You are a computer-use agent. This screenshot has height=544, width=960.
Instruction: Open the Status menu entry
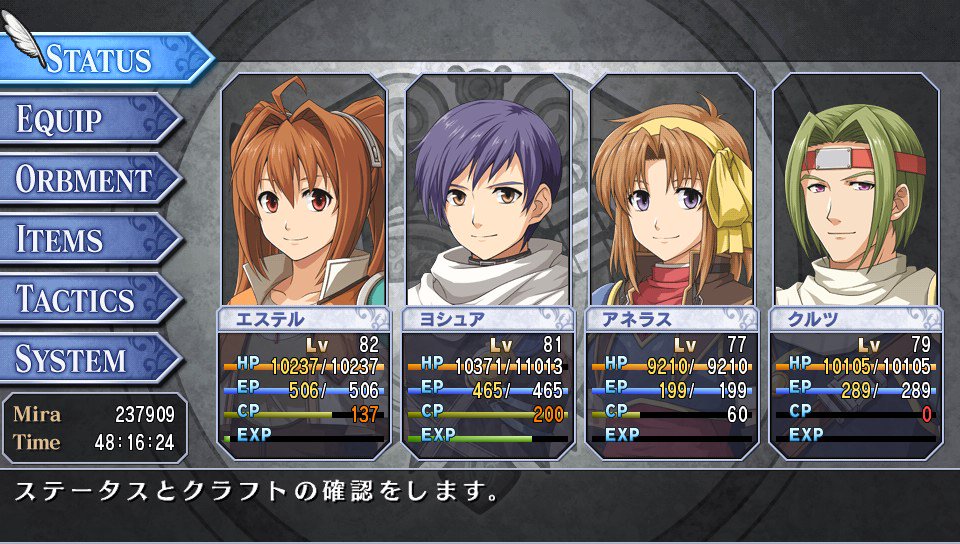coord(100,57)
